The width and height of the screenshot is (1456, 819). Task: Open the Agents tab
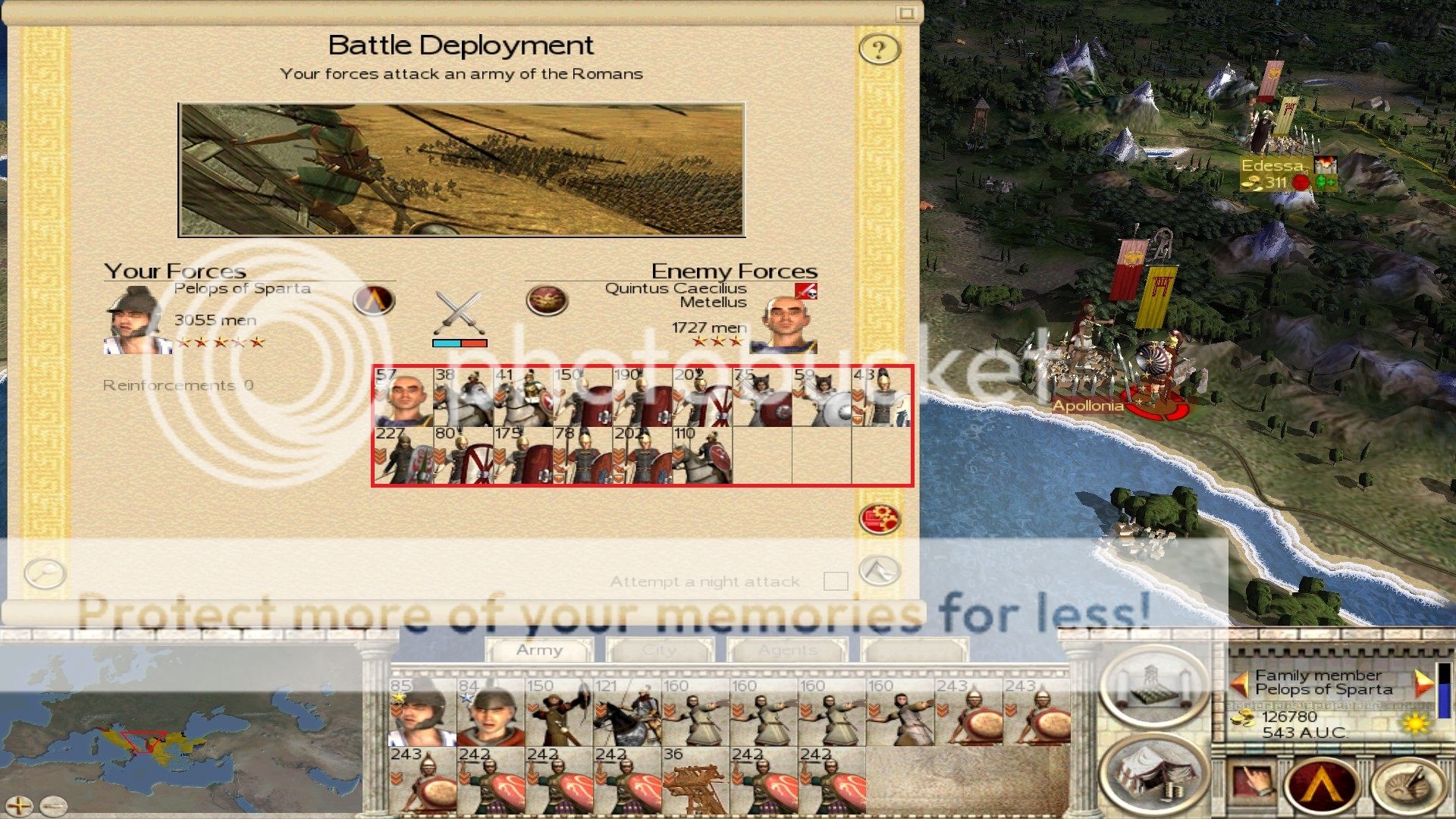tap(787, 650)
